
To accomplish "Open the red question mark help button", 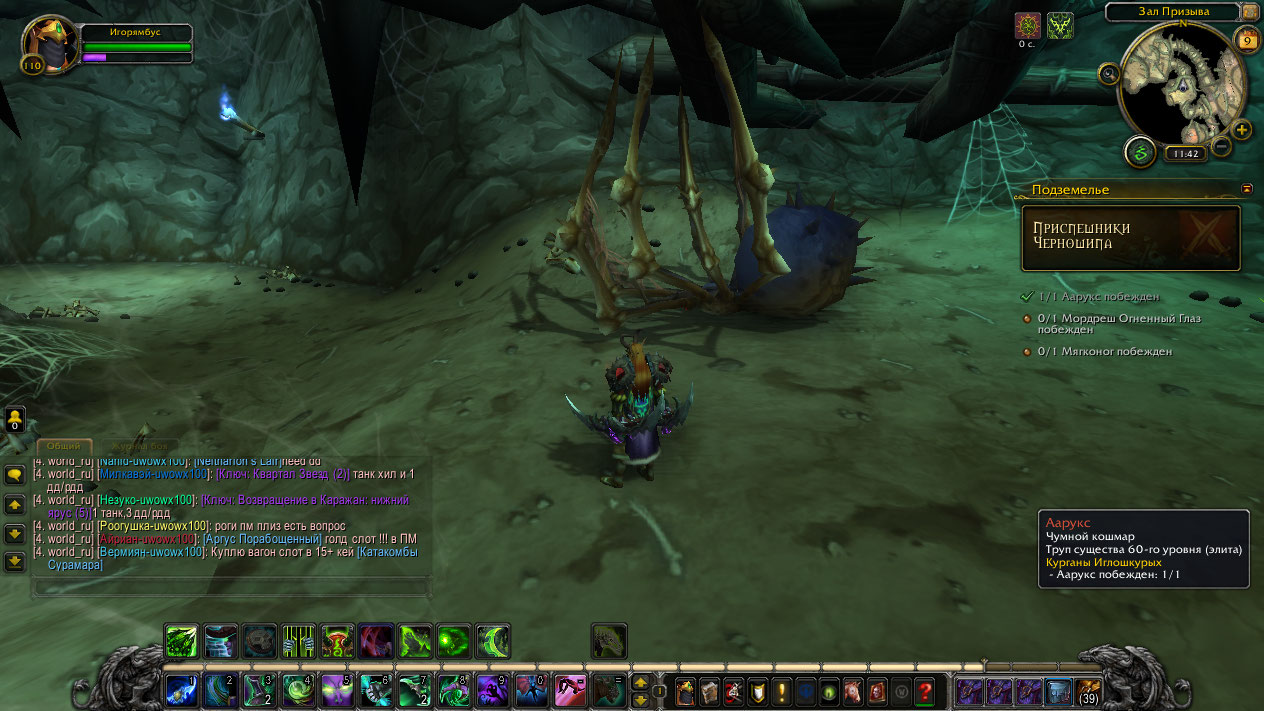I will point(925,691).
